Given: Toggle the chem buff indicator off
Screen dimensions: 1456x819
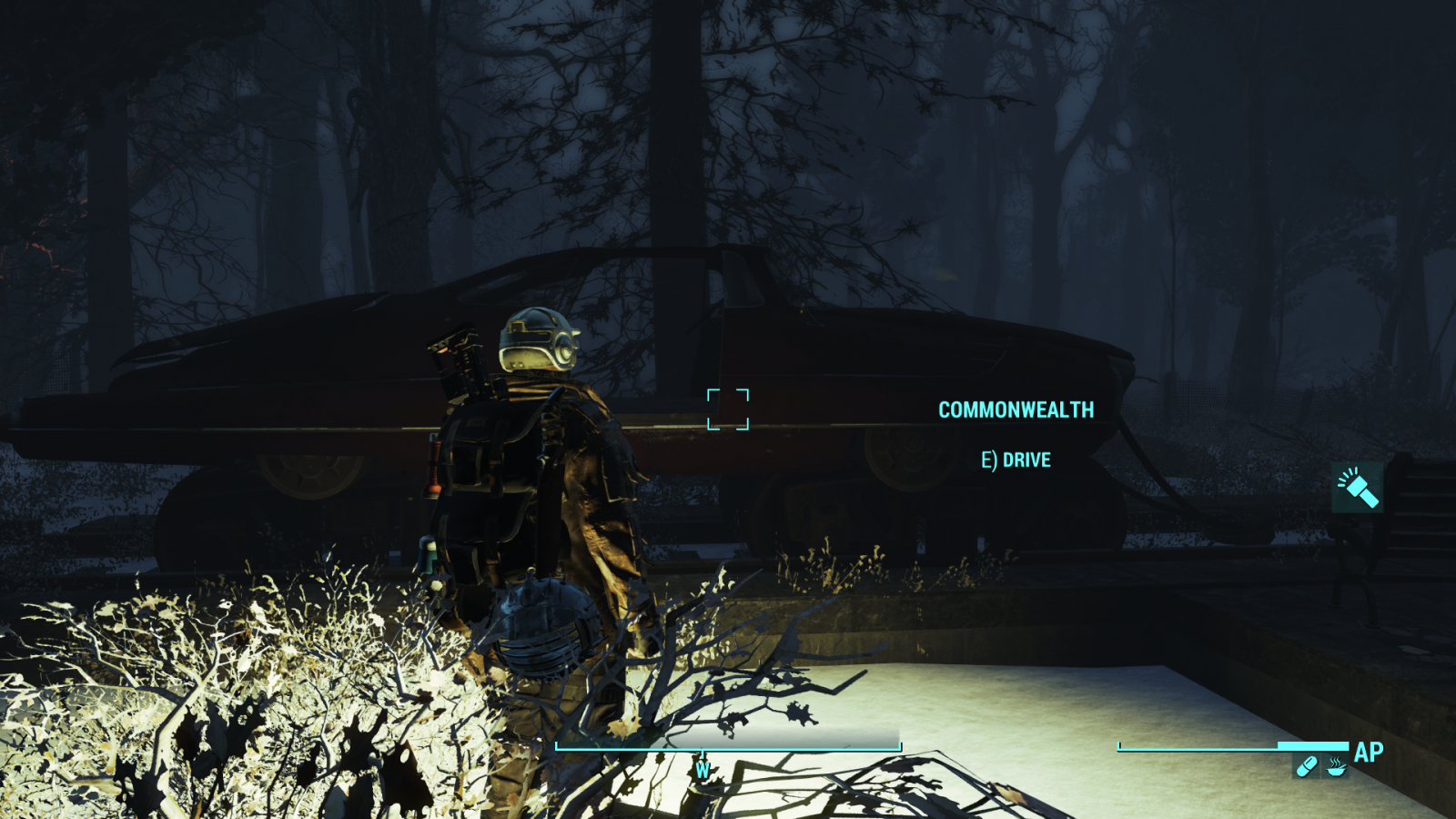Looking at the screenshot, I should [x=1308, y=766].
